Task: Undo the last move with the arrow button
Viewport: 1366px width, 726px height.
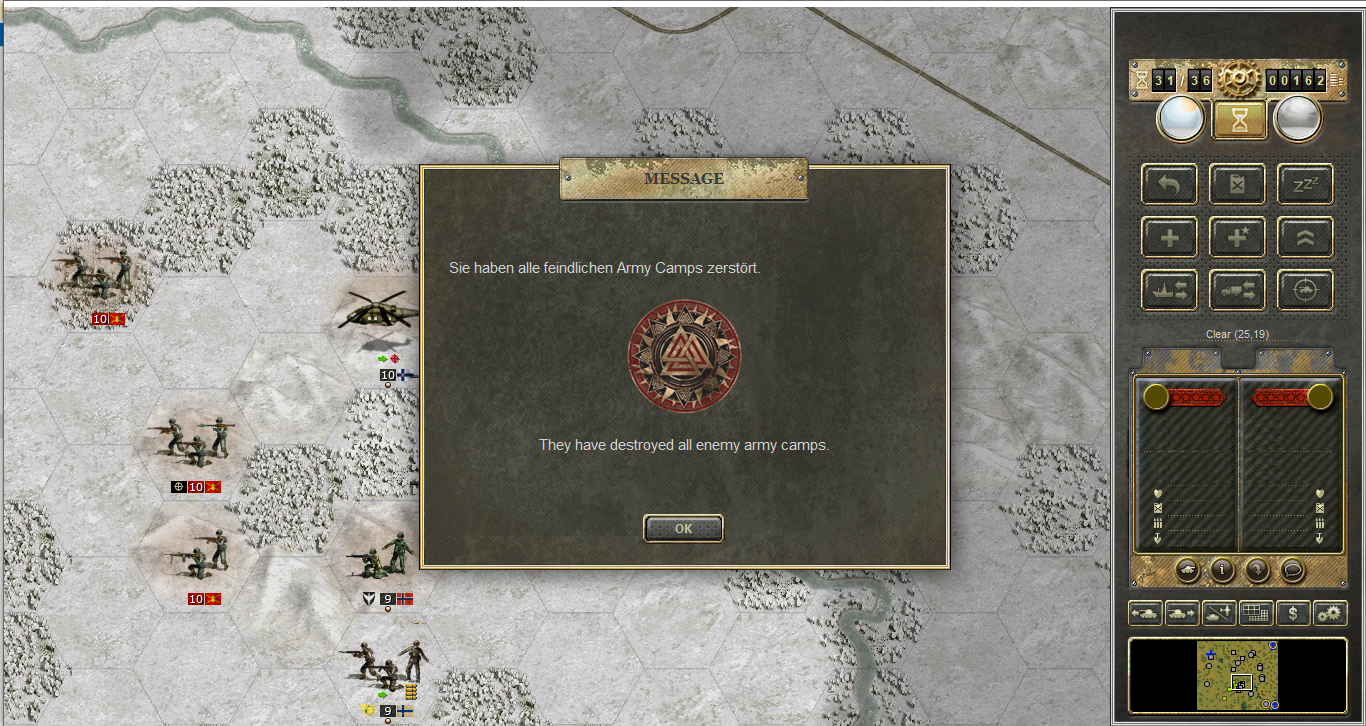Action: 1169,184
